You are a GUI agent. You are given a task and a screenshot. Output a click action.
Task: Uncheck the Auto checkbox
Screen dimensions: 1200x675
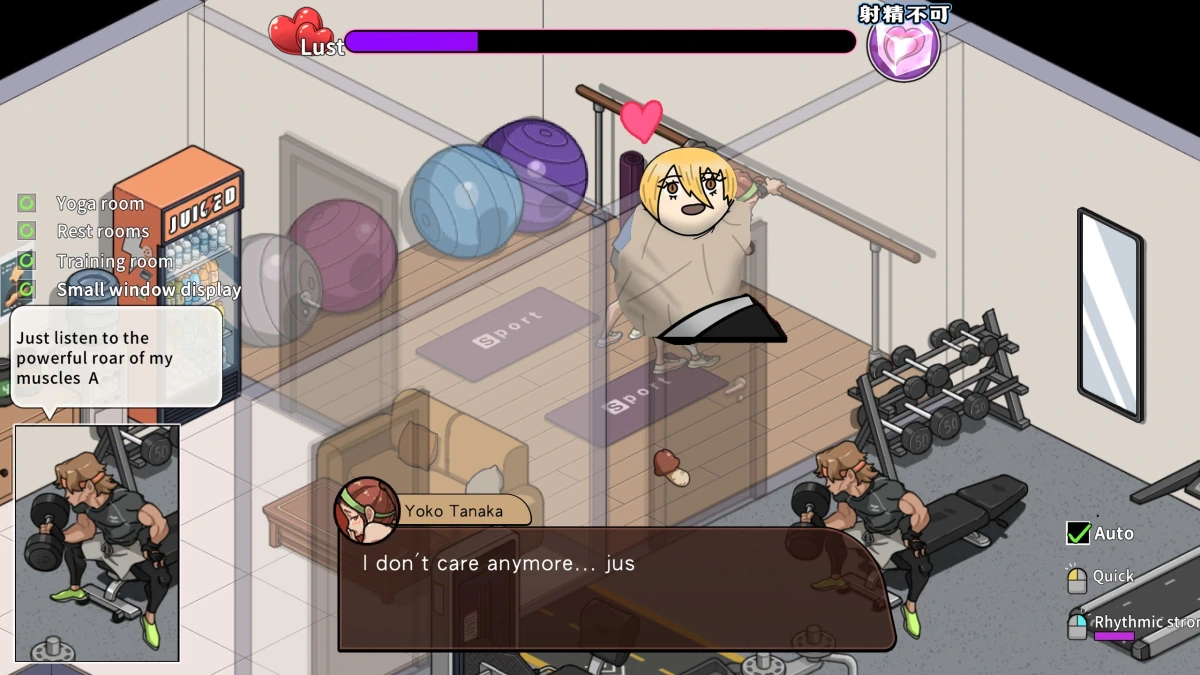tap(1078, 533)
